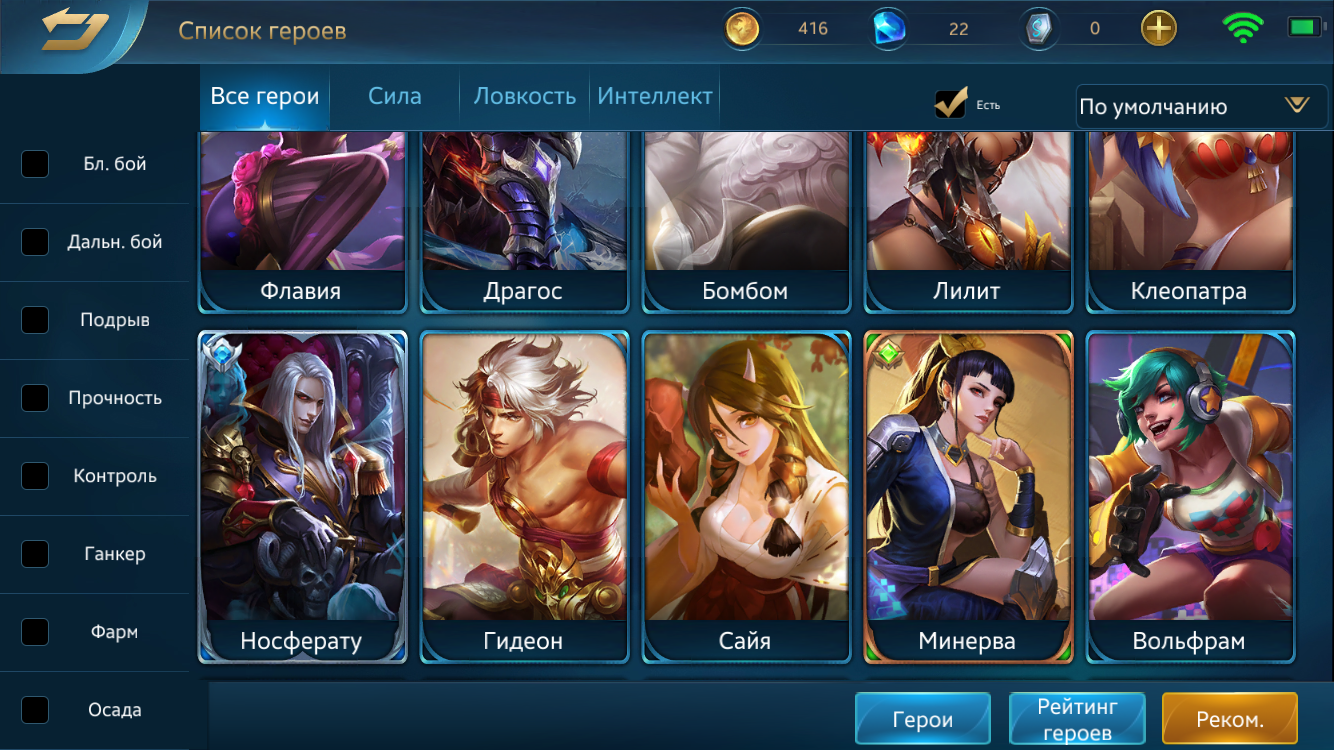Image resolution: width=1334 pixels, height=750 pixels.
Task: Click the gold coin currency icon
Action: (741, 28)
